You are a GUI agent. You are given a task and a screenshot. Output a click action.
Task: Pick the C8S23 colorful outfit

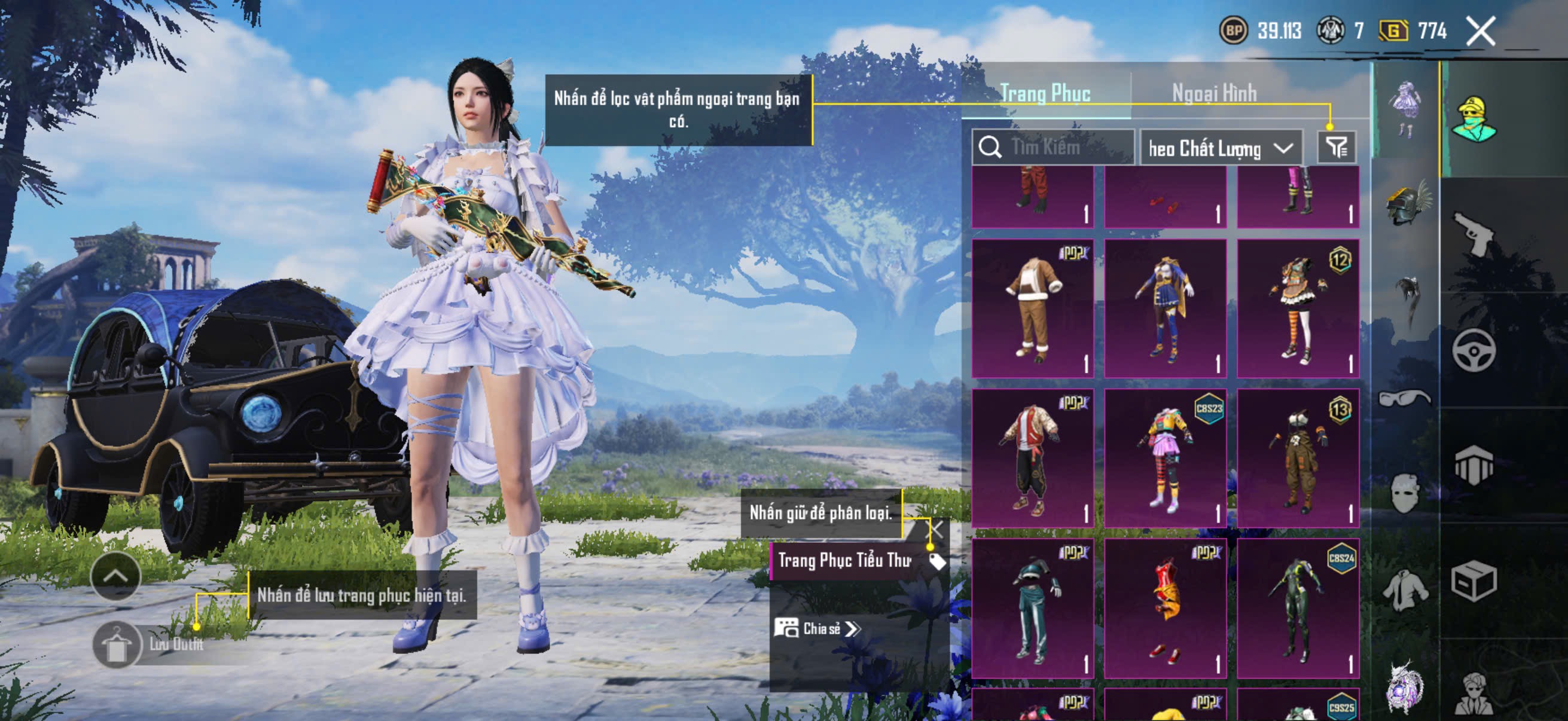coord(1165,457)
